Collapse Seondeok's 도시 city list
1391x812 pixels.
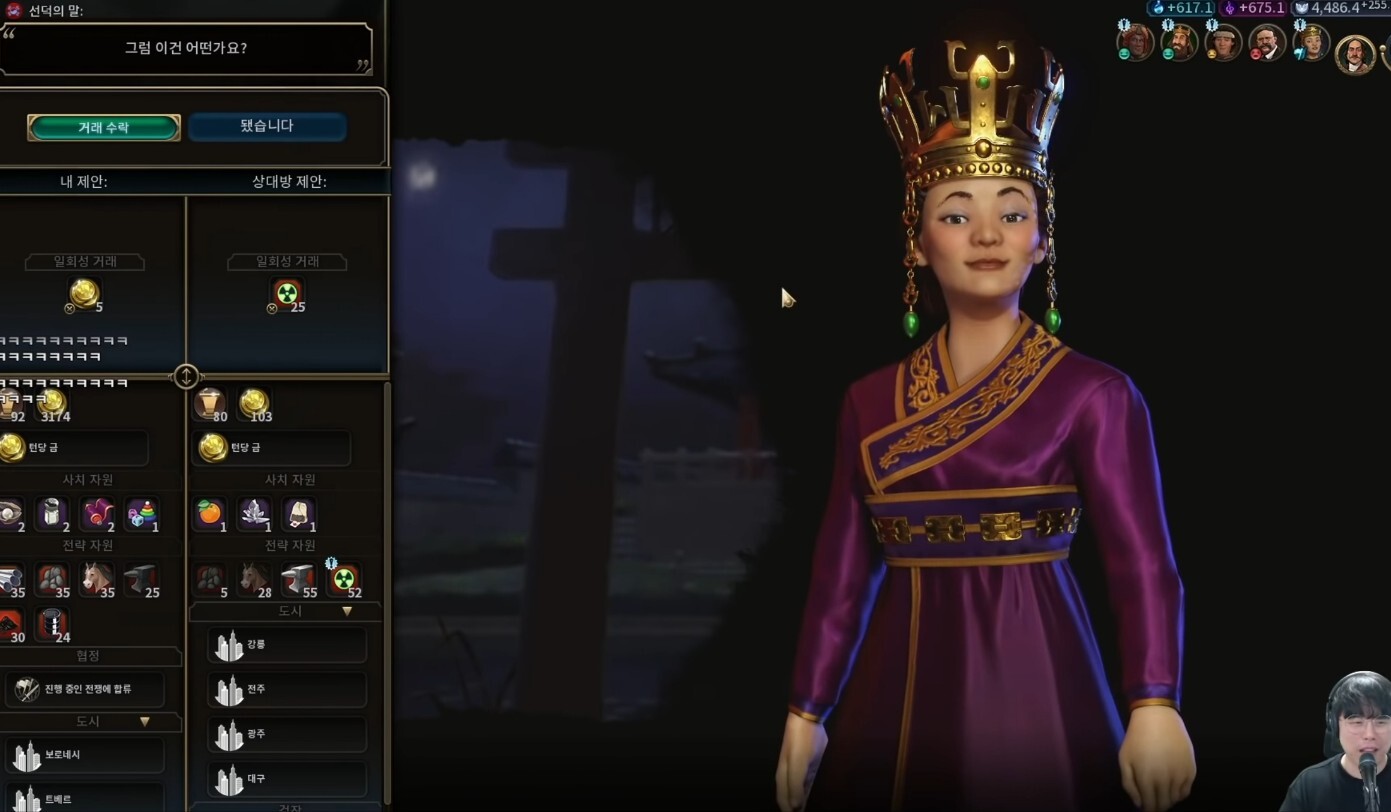(347, 611)
